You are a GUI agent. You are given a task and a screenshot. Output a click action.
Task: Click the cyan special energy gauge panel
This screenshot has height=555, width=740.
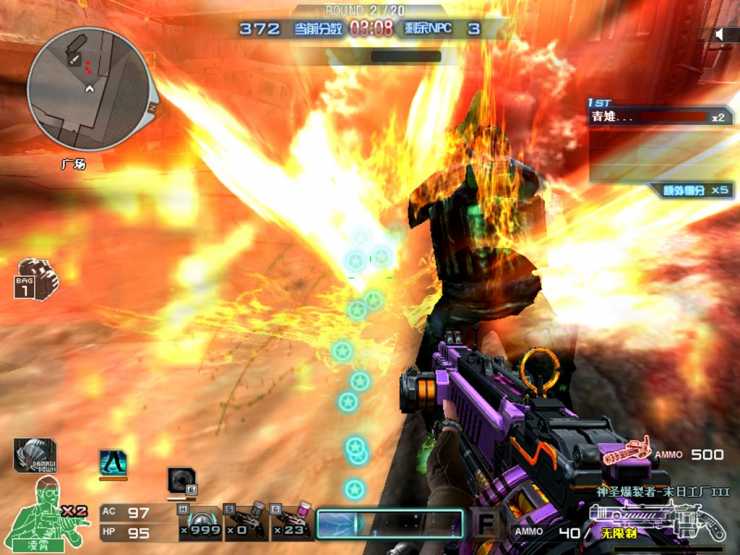(x=390, y=524)
